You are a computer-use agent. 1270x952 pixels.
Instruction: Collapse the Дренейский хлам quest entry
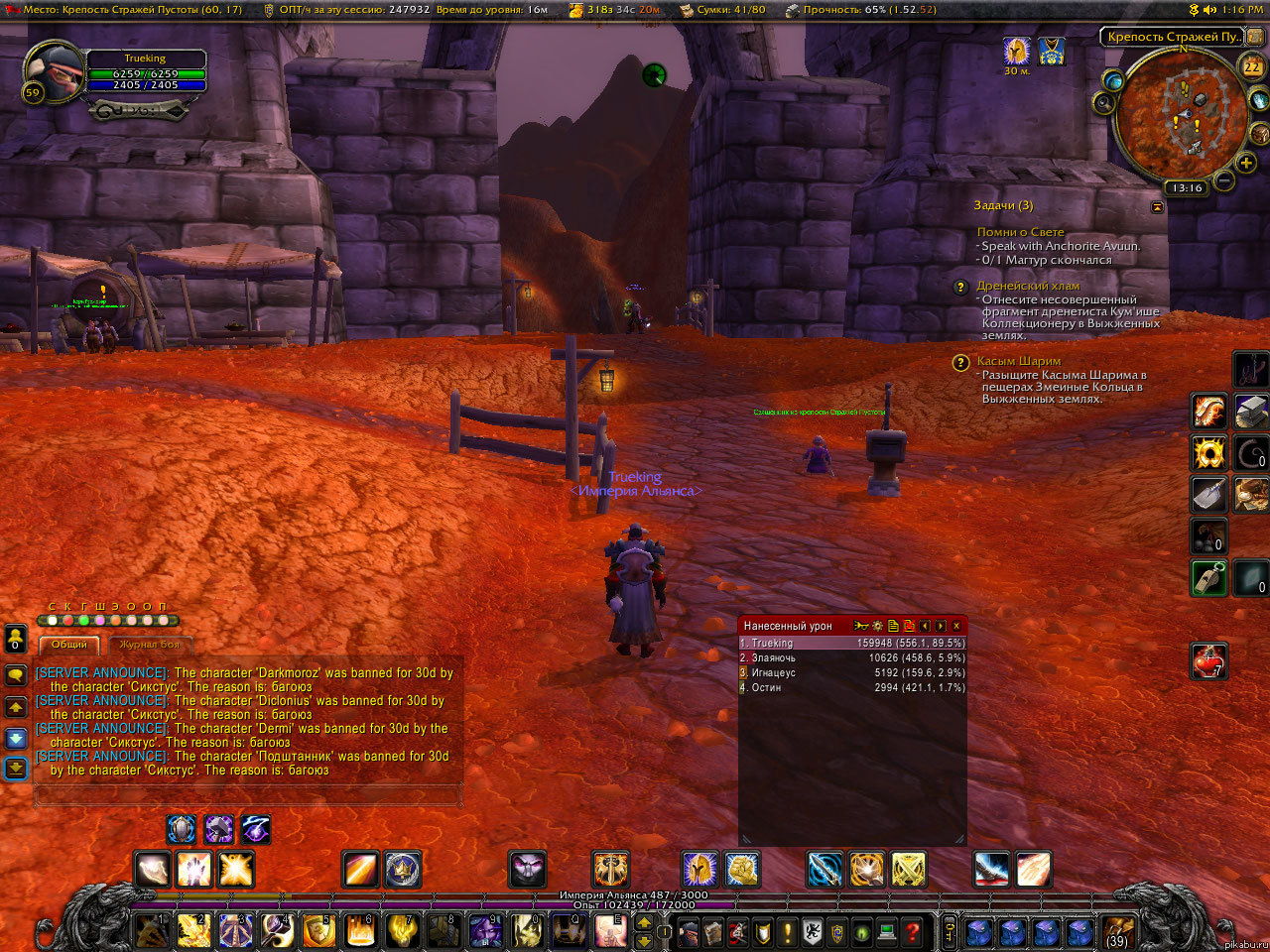click(x=958, y=288)
